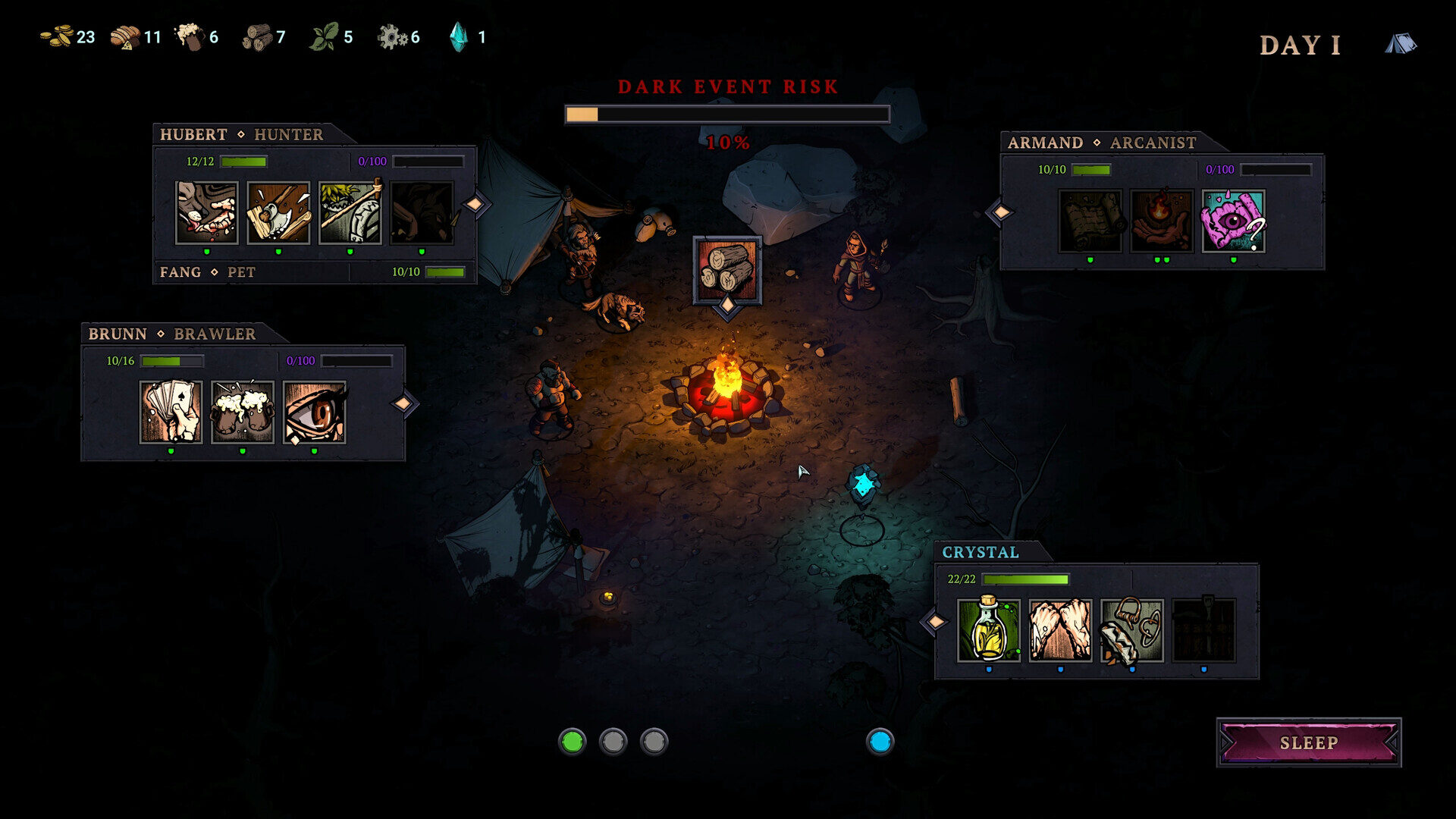
Task: Click the clinking beer mugs skill in Brunn's panel
Action: click(x=242, y=414)
